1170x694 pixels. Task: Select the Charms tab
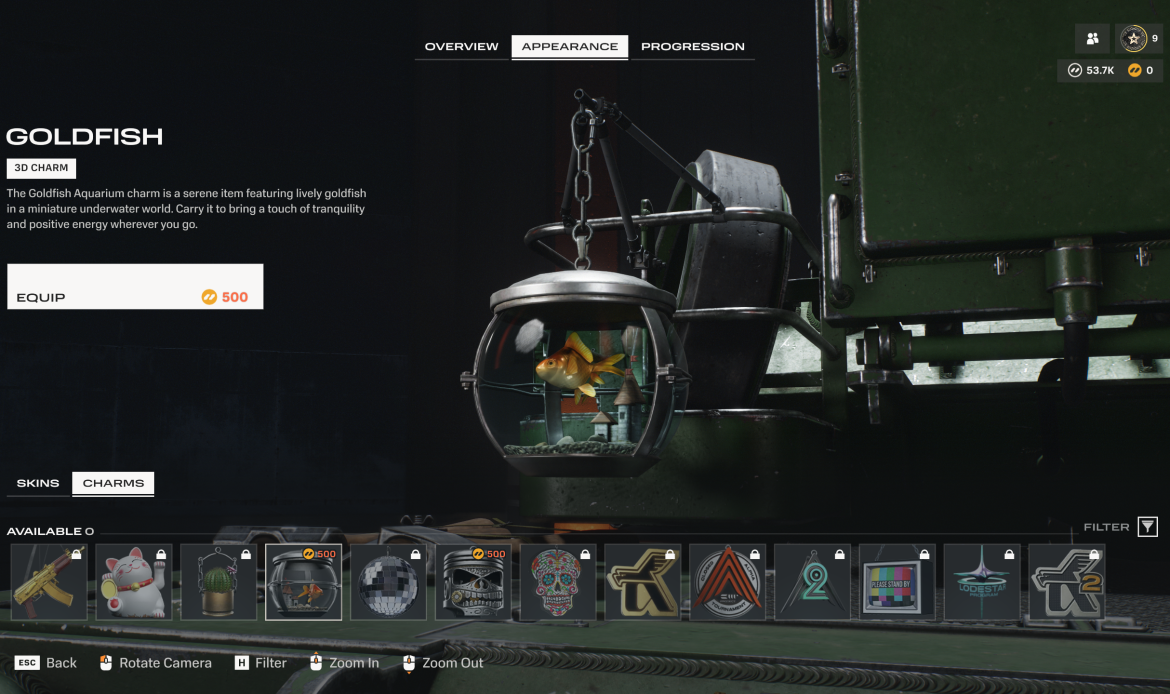(x=113, y=484)
